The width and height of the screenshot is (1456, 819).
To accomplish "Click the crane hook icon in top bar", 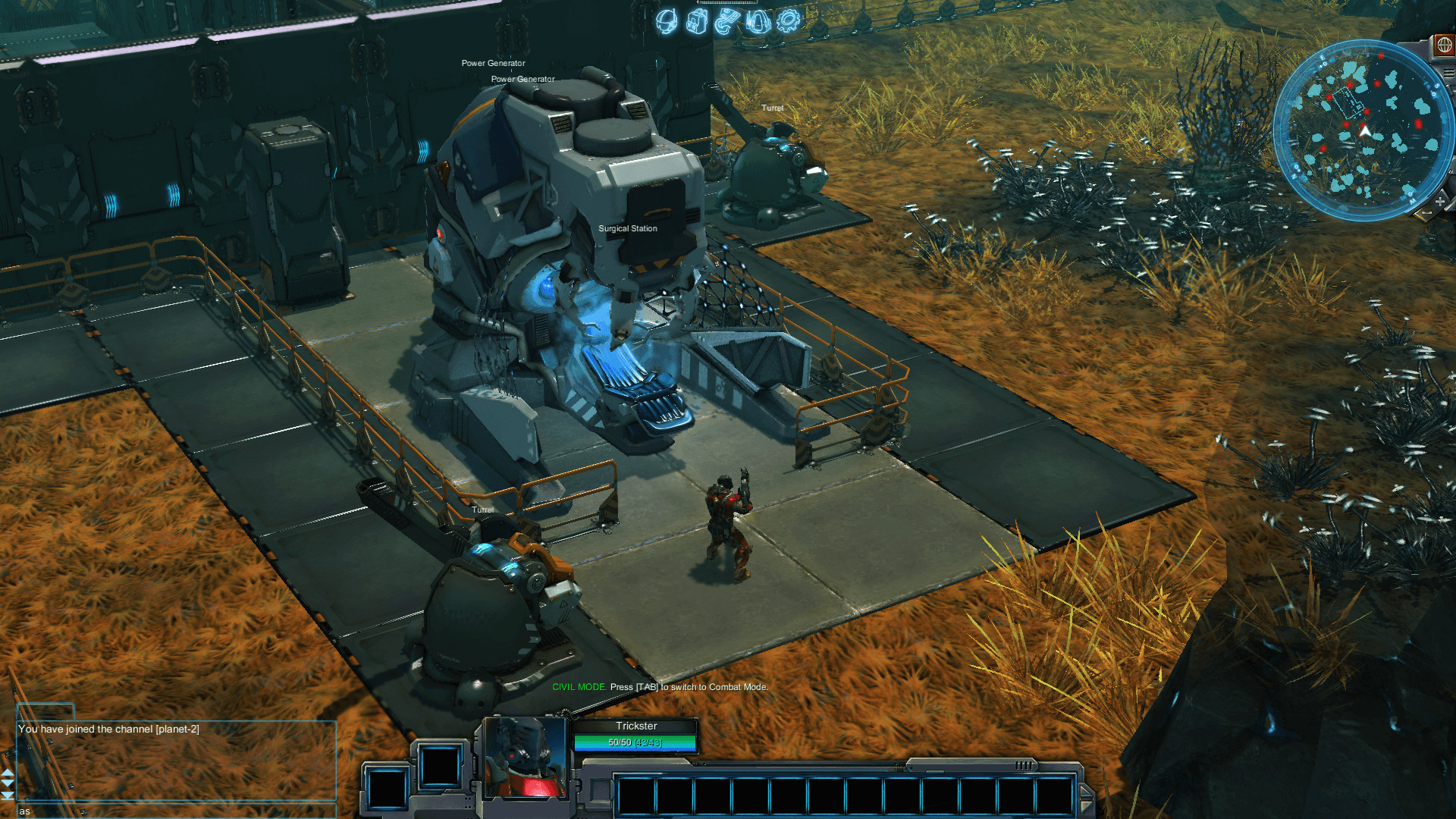I will point(726,21).
